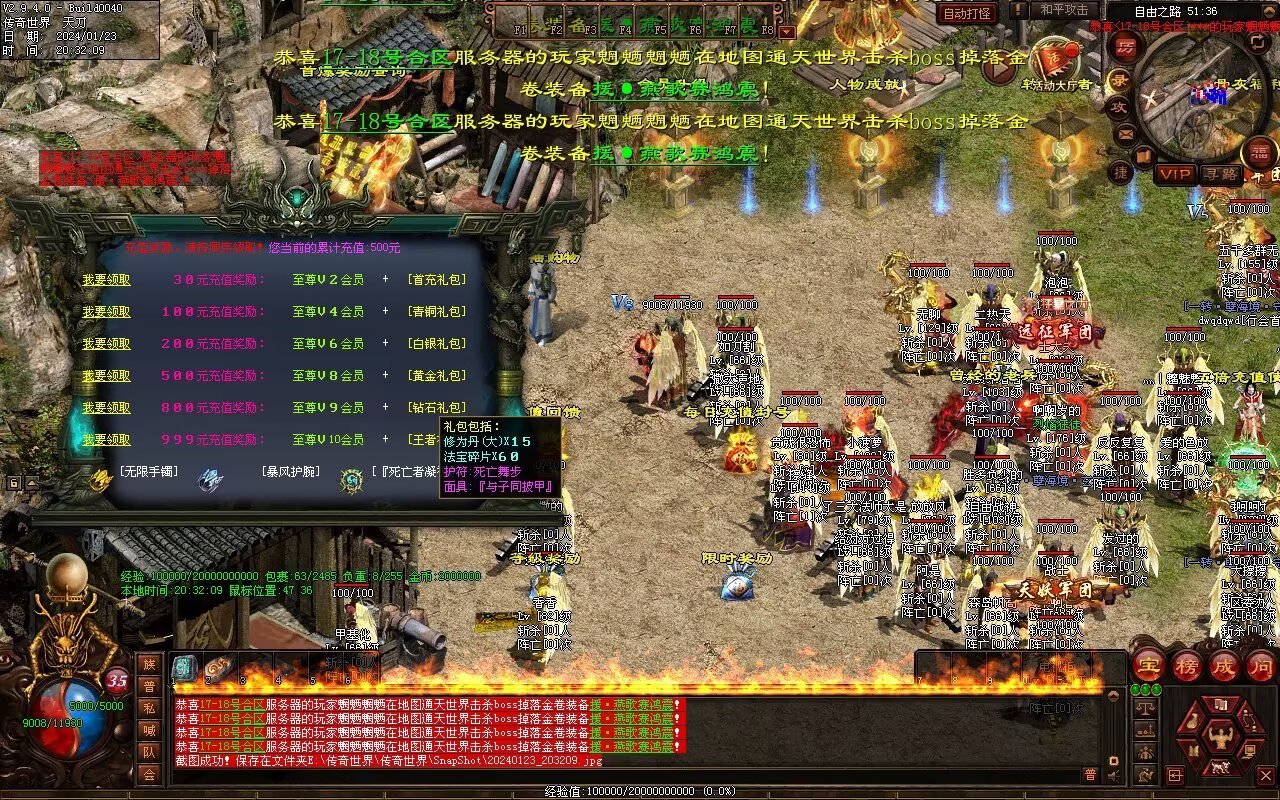This screenshot has width=1280, height=800.
Task: Claim the 999 元 recharge reward
Action: click(106, 440)
